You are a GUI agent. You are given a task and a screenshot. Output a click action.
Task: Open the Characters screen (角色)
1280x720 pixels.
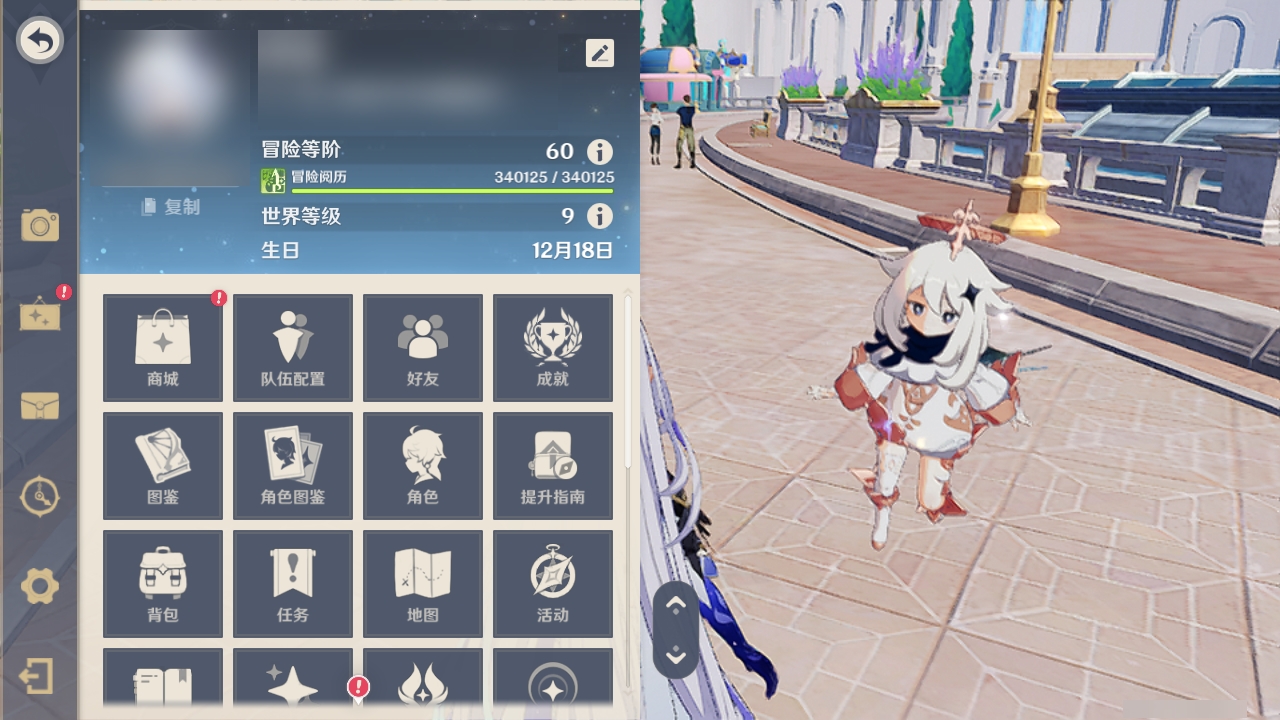pyautogui.click(x=423, y=465)
